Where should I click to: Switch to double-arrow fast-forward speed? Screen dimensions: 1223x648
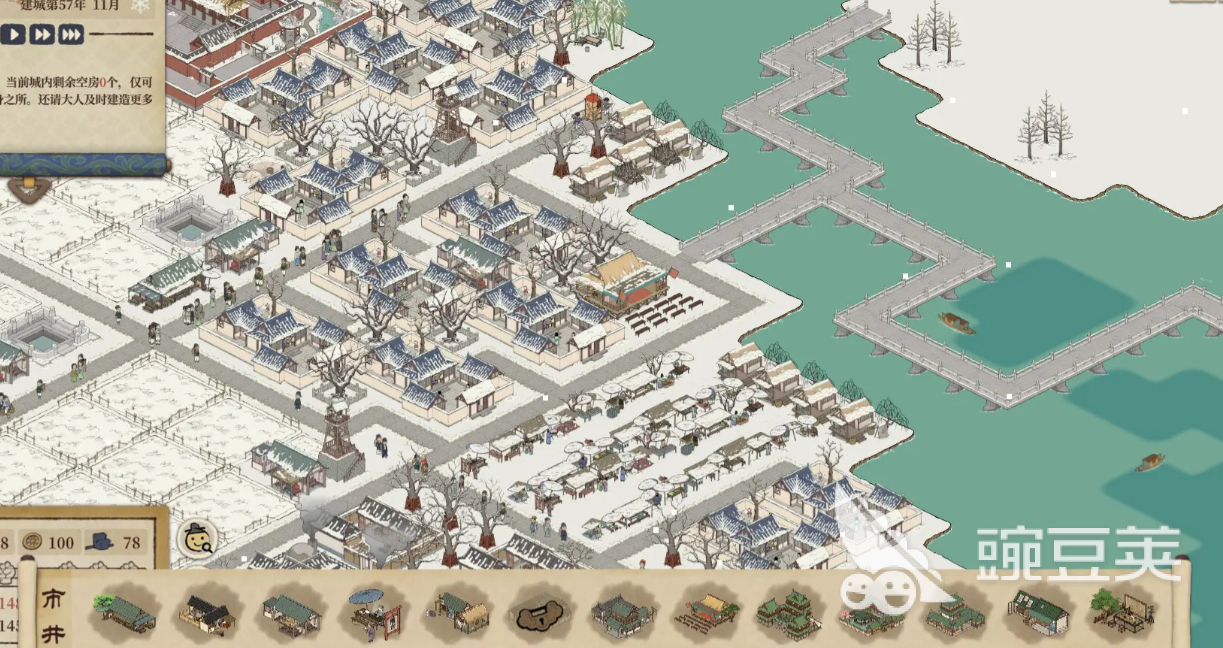click(x=41, y=35)
